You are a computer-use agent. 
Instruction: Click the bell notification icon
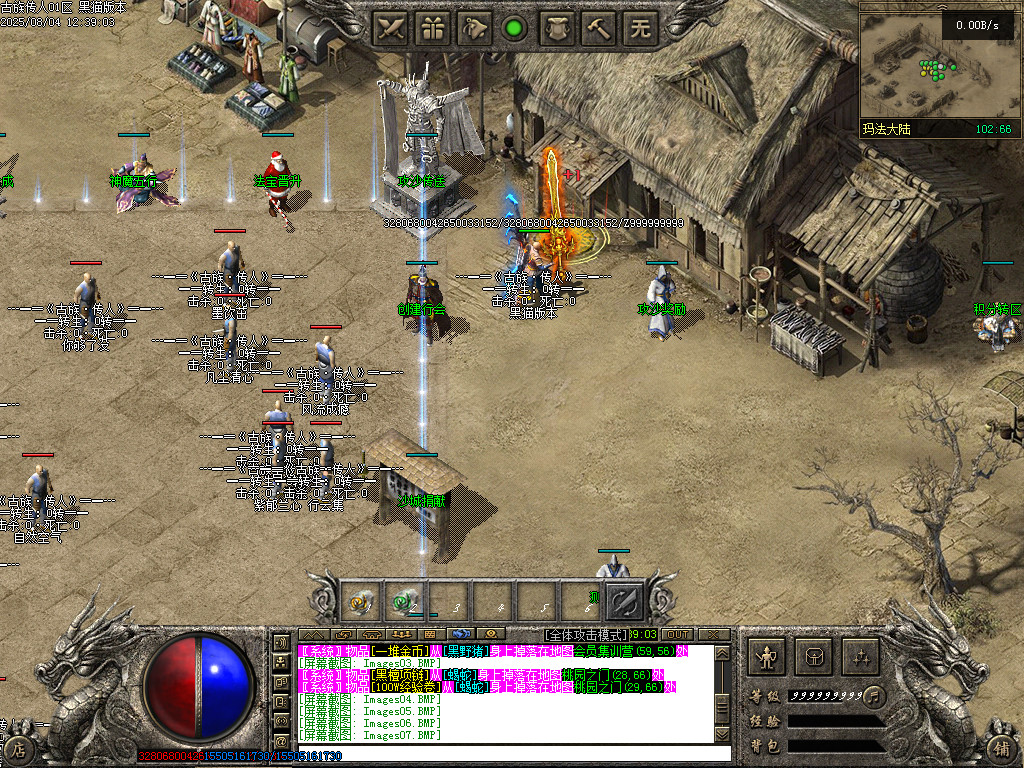476,28
